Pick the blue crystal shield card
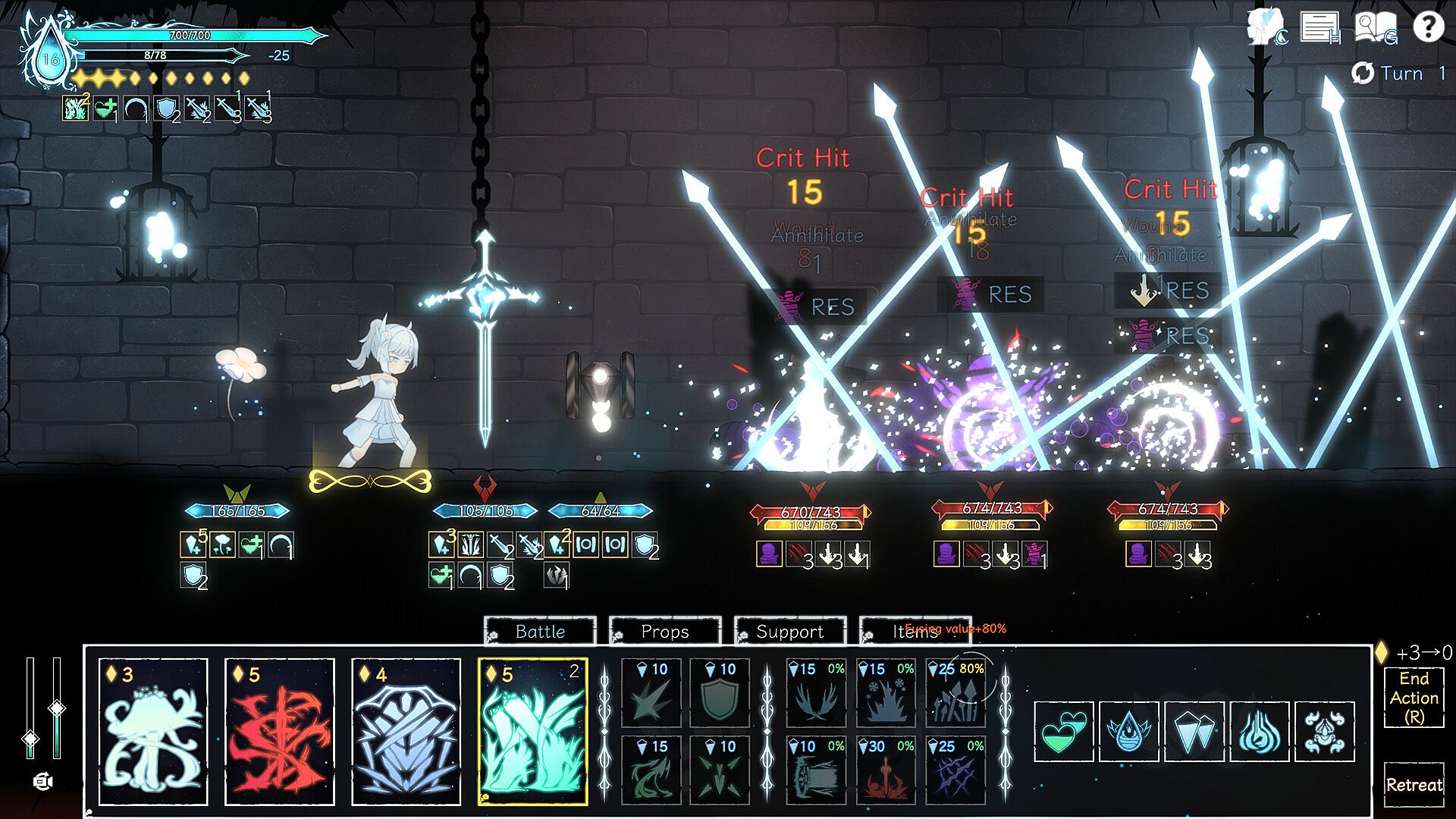The width and height of the screenshot is (1456, 819). coord(406,731)
